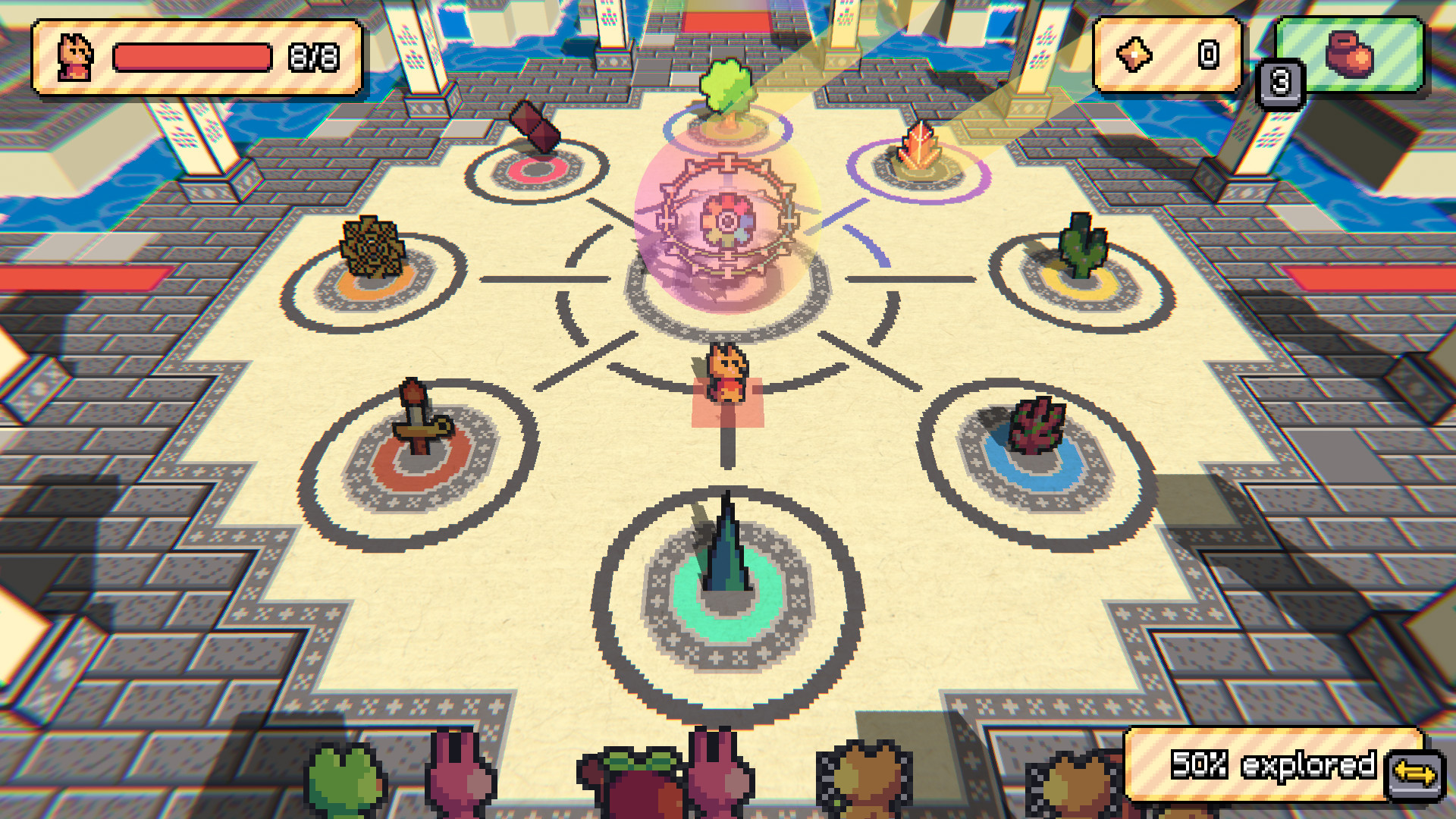Choose the green cactus pedestal

tap(1081, 250)
